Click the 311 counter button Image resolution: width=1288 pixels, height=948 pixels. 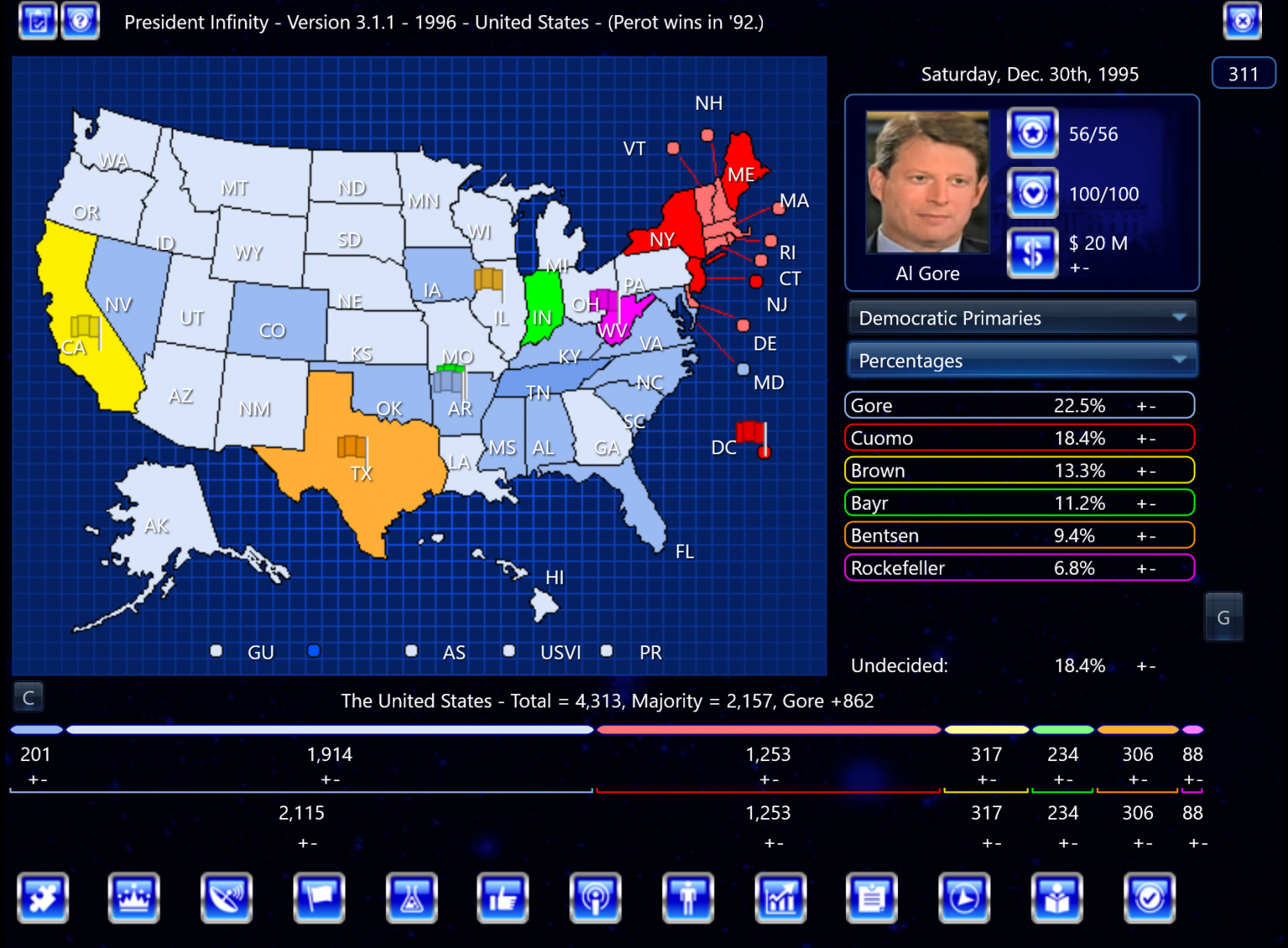(1244, 73)
